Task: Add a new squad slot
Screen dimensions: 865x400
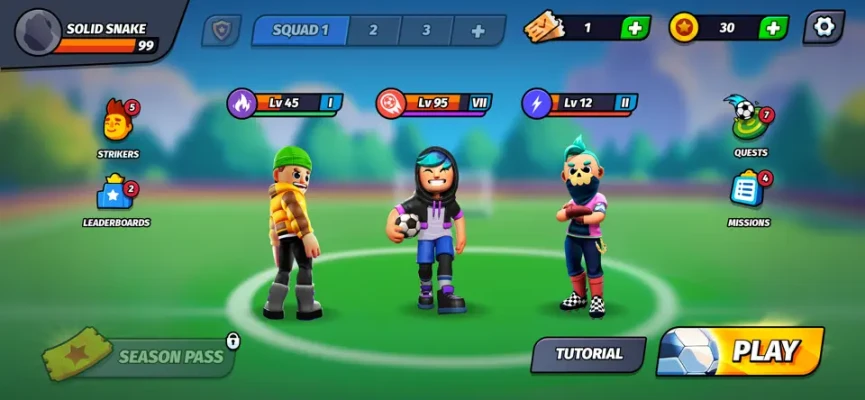Action: pyautogui.click(x=478, y=30)
